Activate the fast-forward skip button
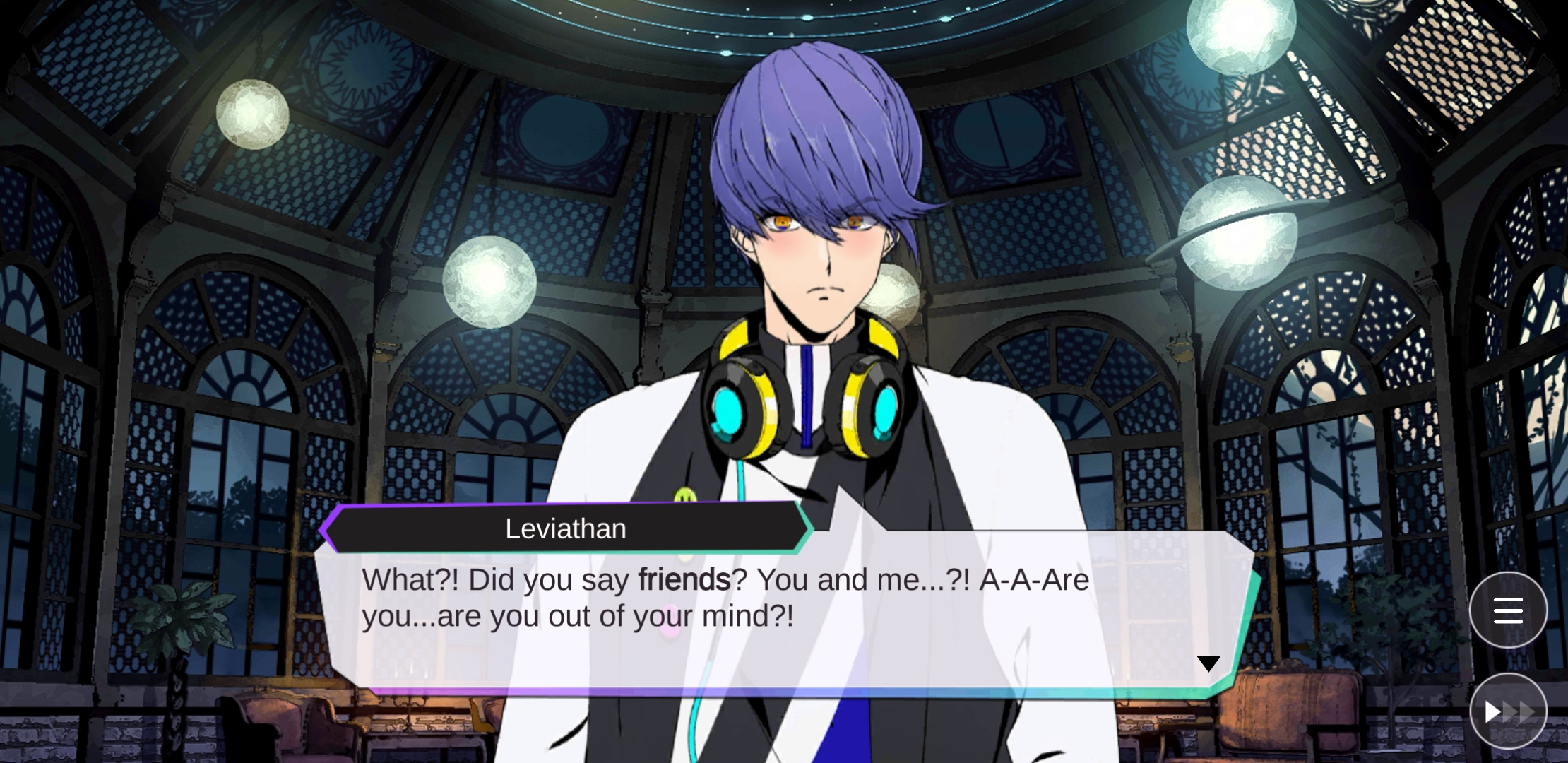 (x=1508, y=711)
